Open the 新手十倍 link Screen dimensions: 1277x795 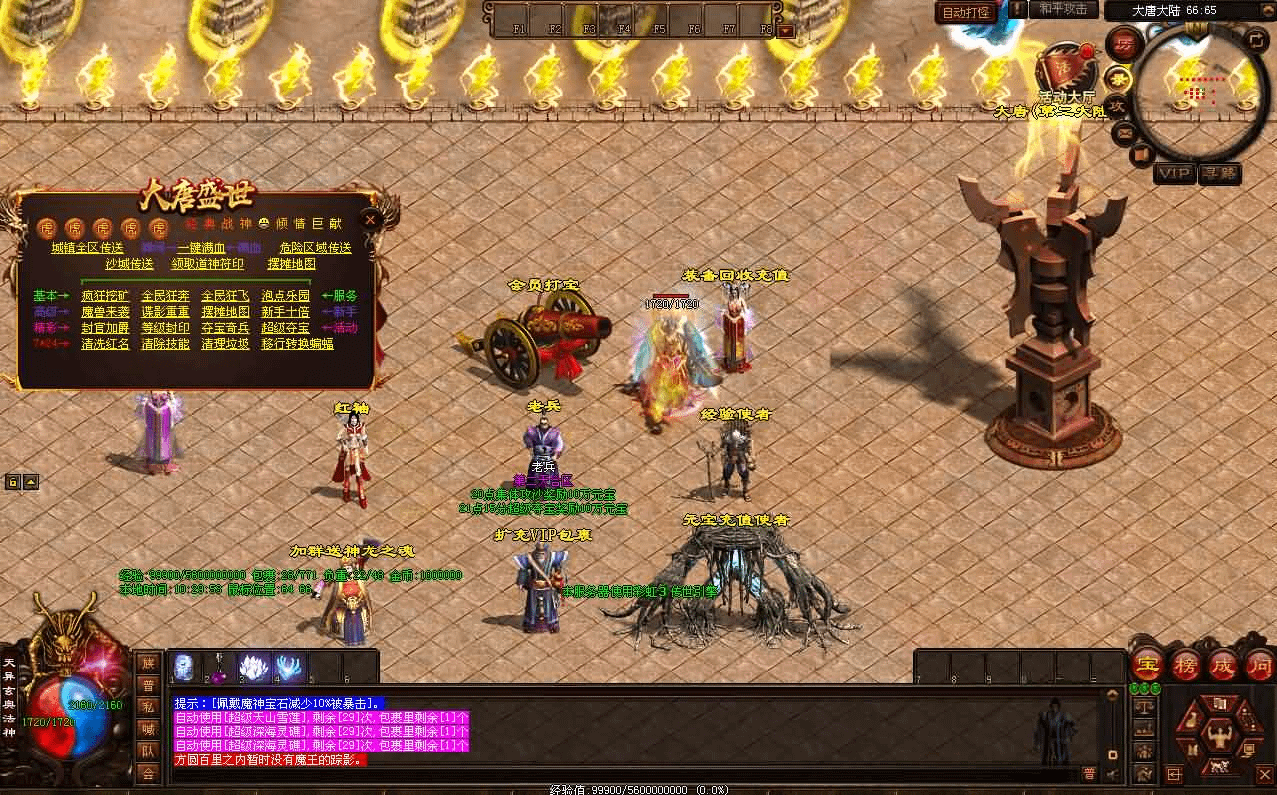(286, 312)
